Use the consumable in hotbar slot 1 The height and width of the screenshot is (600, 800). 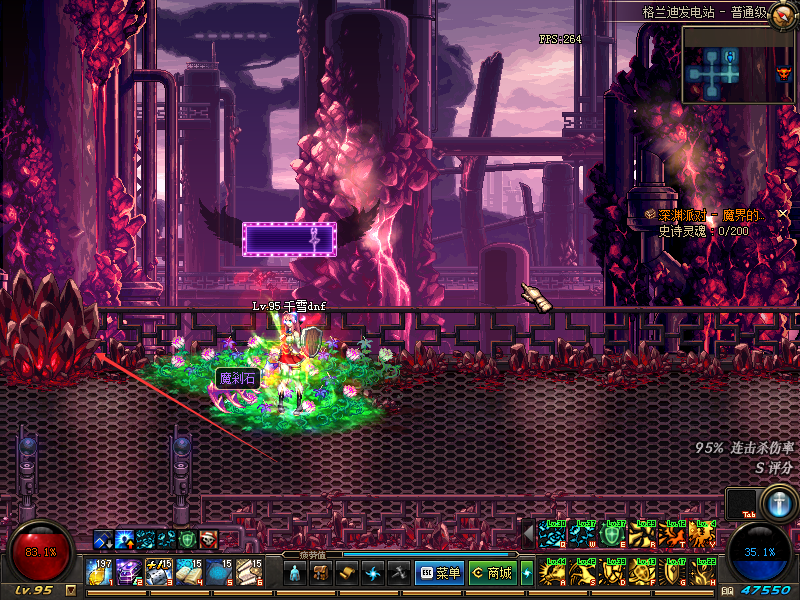(100, 572)
